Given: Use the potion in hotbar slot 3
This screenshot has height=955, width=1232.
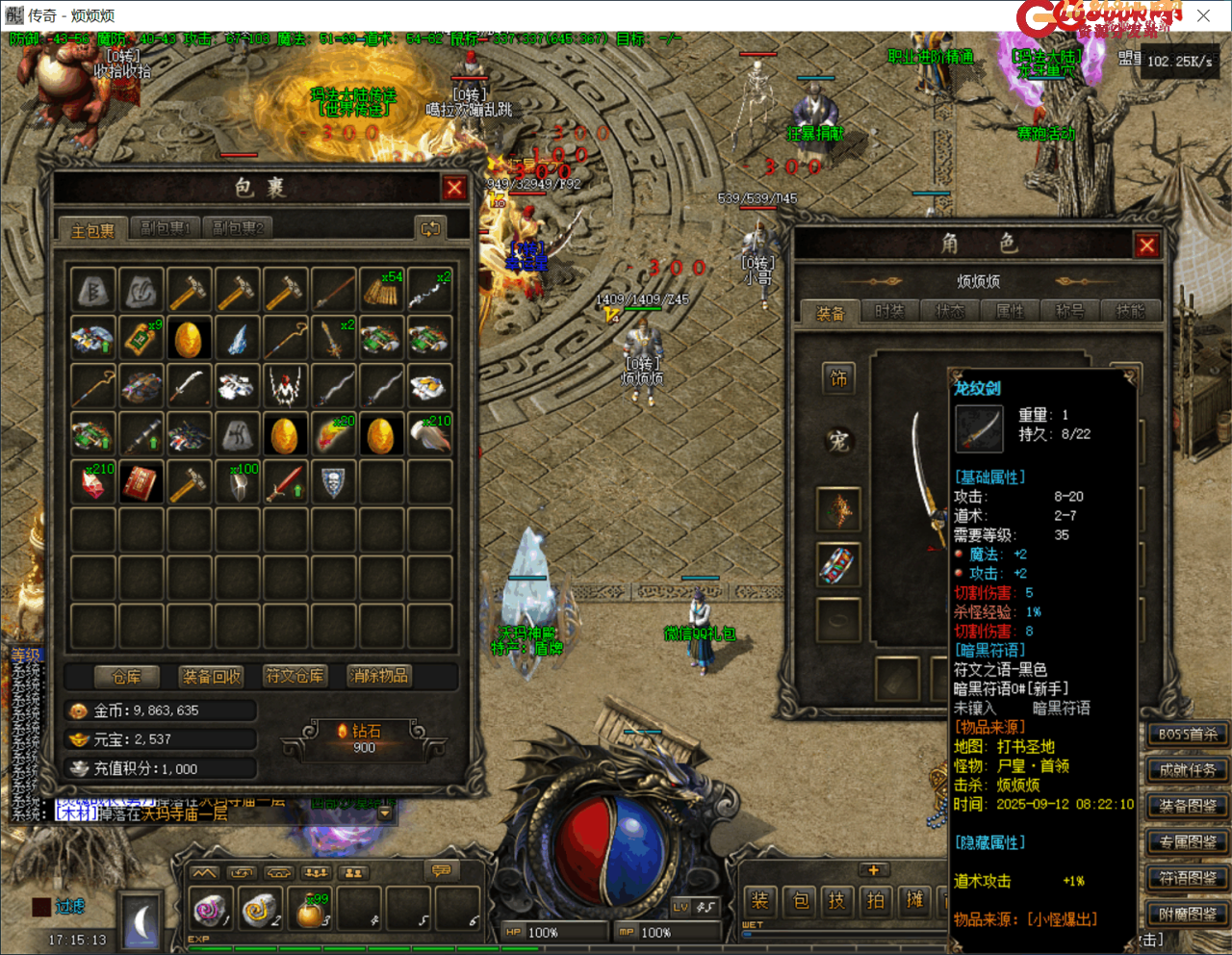Looking at the screenshot, I should point(310,910).
